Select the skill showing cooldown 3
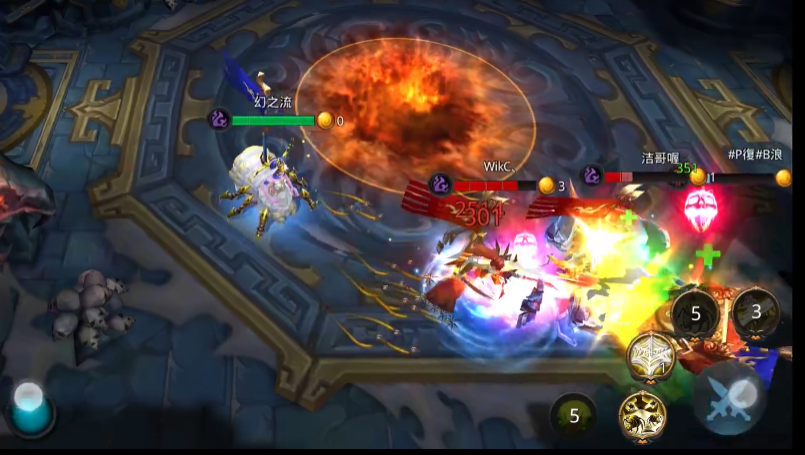Viewport: 805px width, 455px height. coord(756,313)
